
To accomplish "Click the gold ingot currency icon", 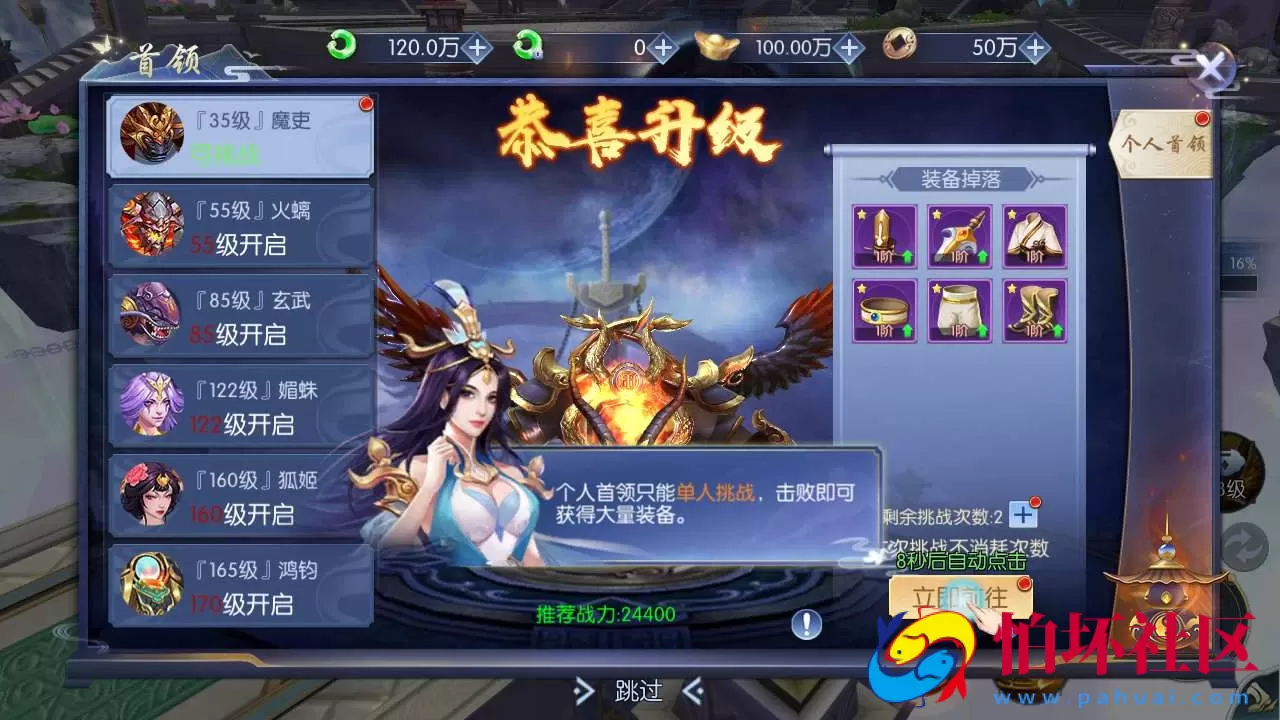I will tap(712, 45).
